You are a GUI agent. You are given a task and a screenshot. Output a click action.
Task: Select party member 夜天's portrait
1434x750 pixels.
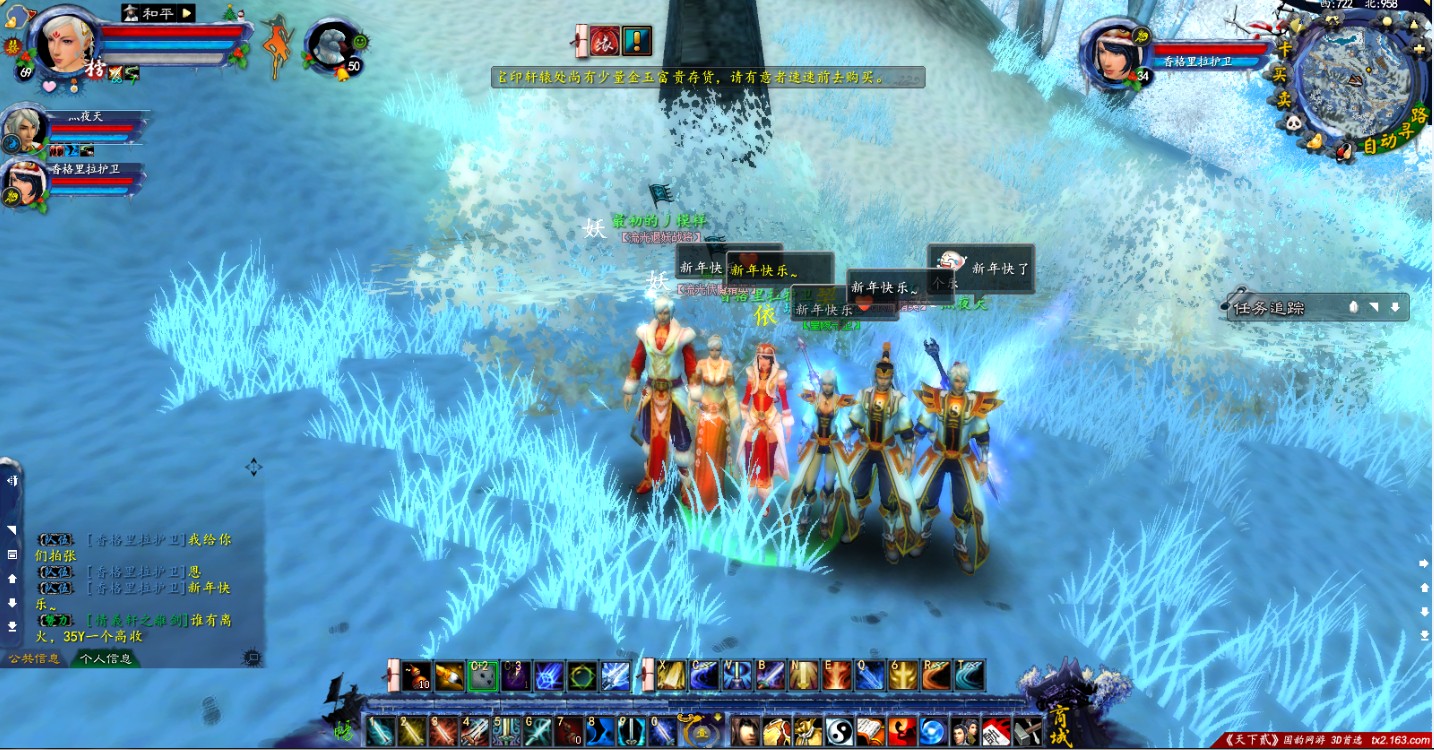pos(24,129)
